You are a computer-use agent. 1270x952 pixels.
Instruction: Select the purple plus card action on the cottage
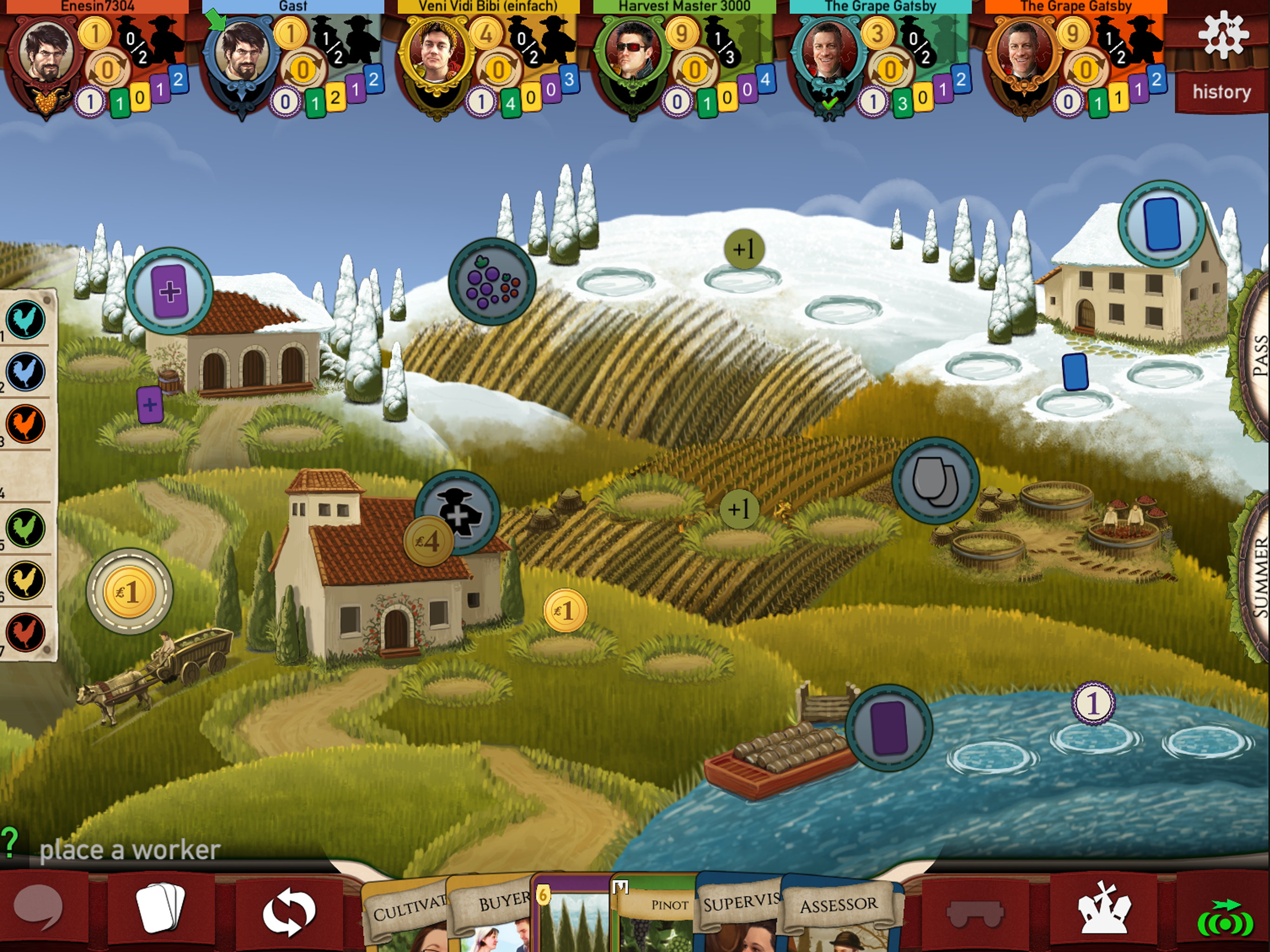169,291
